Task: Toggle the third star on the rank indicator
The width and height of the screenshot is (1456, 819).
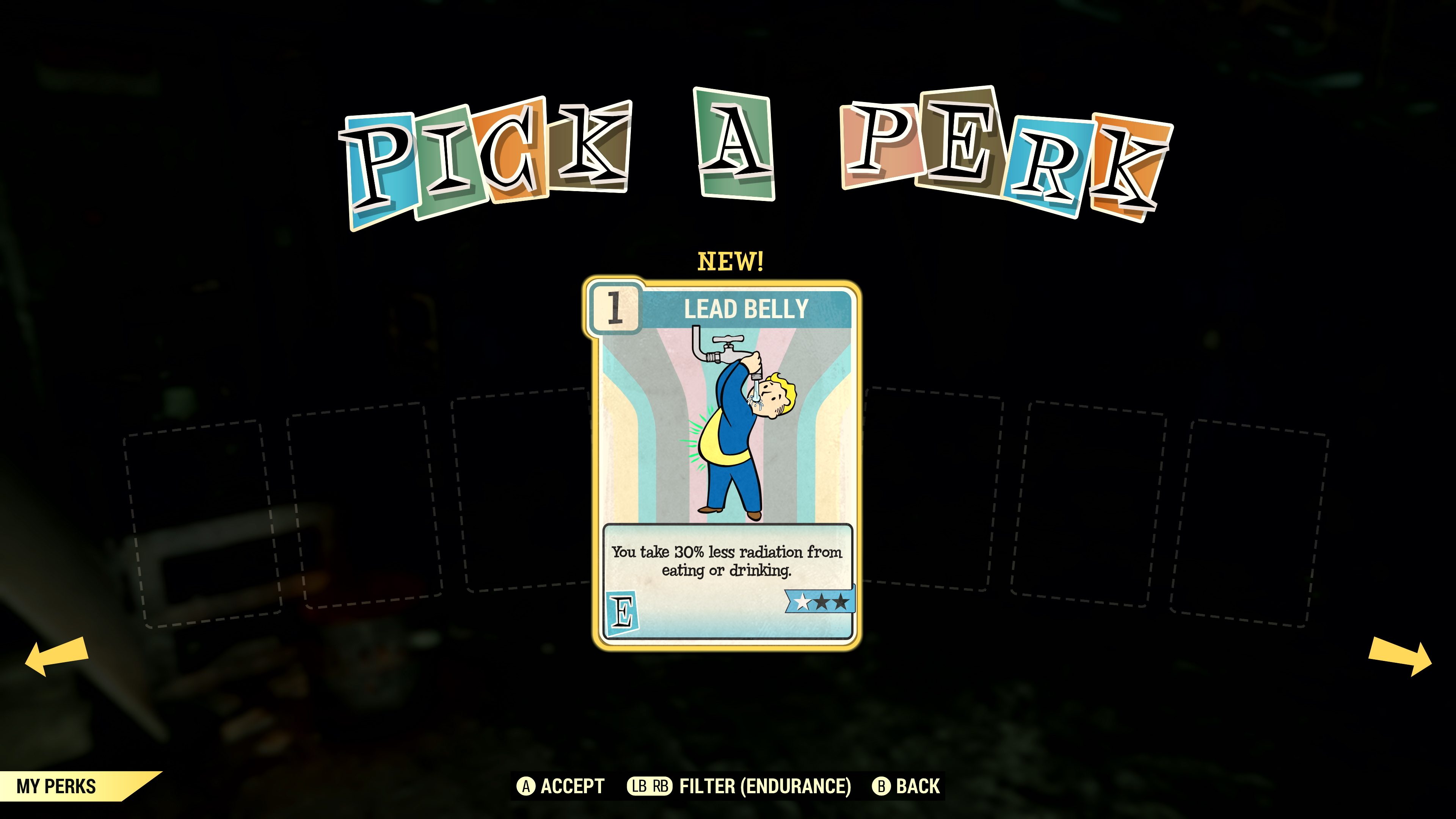Action: [x=841, y=601]
